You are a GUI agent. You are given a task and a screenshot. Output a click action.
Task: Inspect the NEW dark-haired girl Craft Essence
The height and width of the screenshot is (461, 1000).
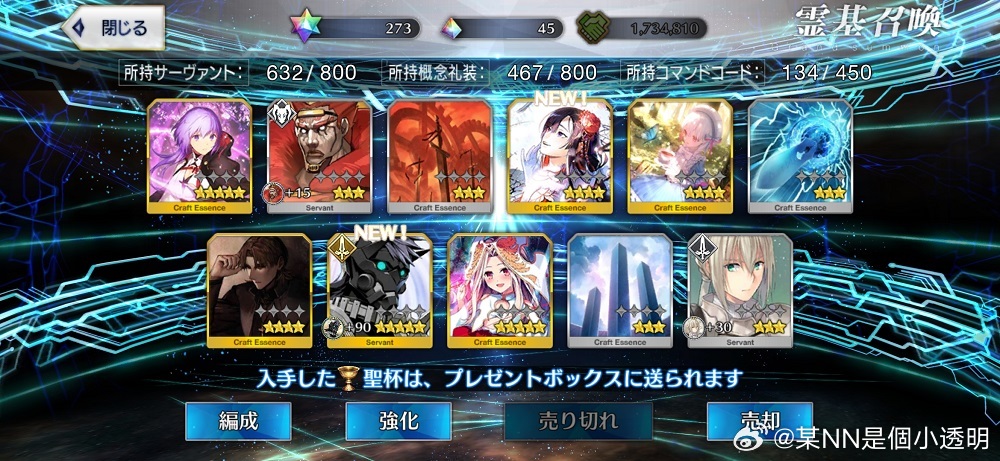[560, 156]
